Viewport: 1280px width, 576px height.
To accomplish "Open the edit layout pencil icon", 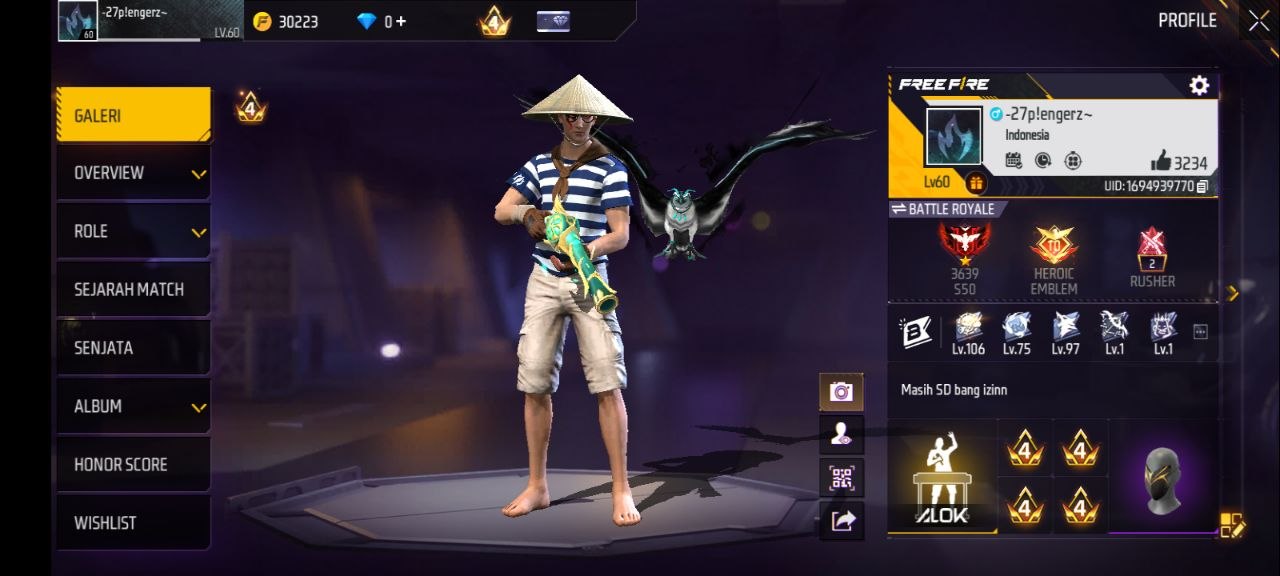I will point(1232,525).
